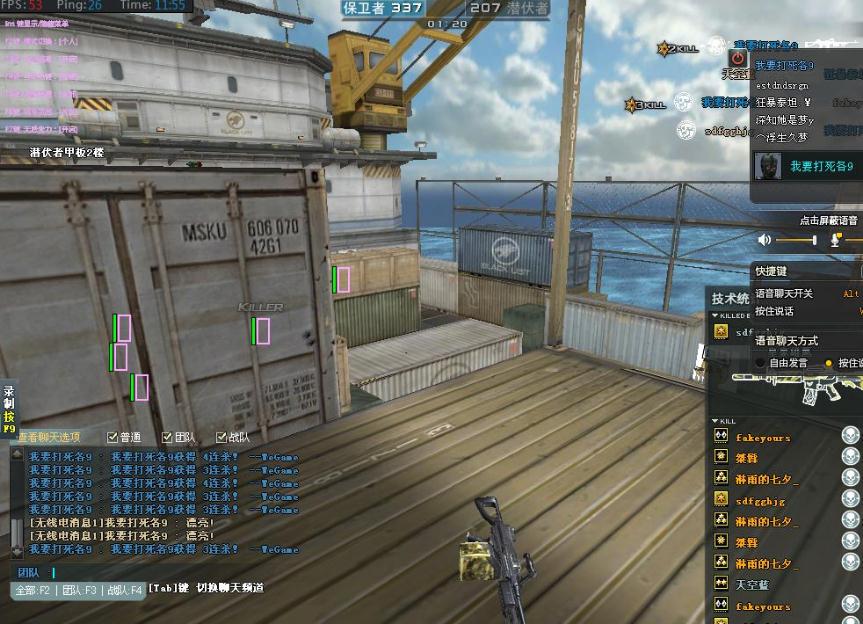
Task: Open the 查看聊天选项 chat options
Action: coord(48,437)
